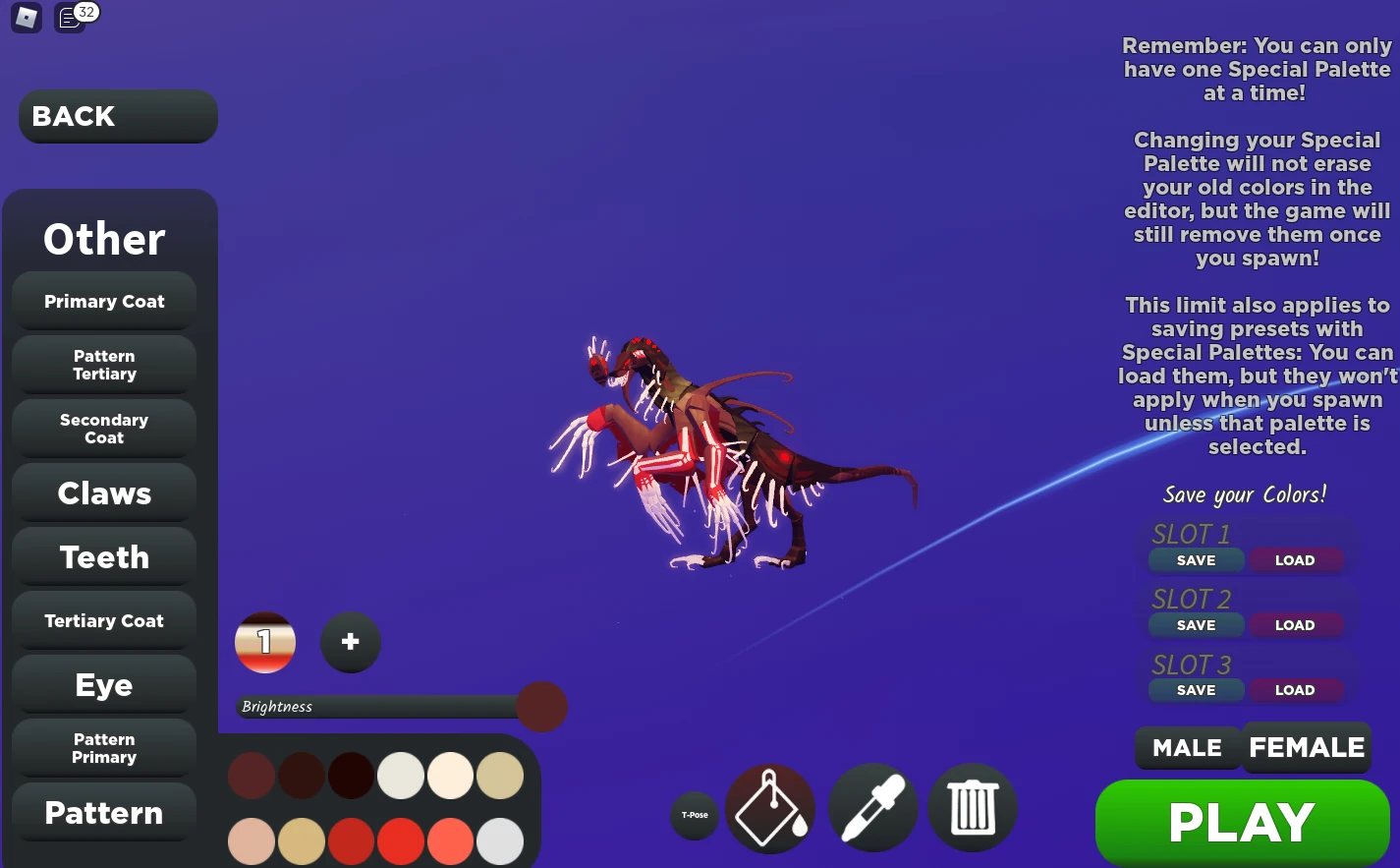Click the Roblox logo icon top left

[x=27, y=17]
